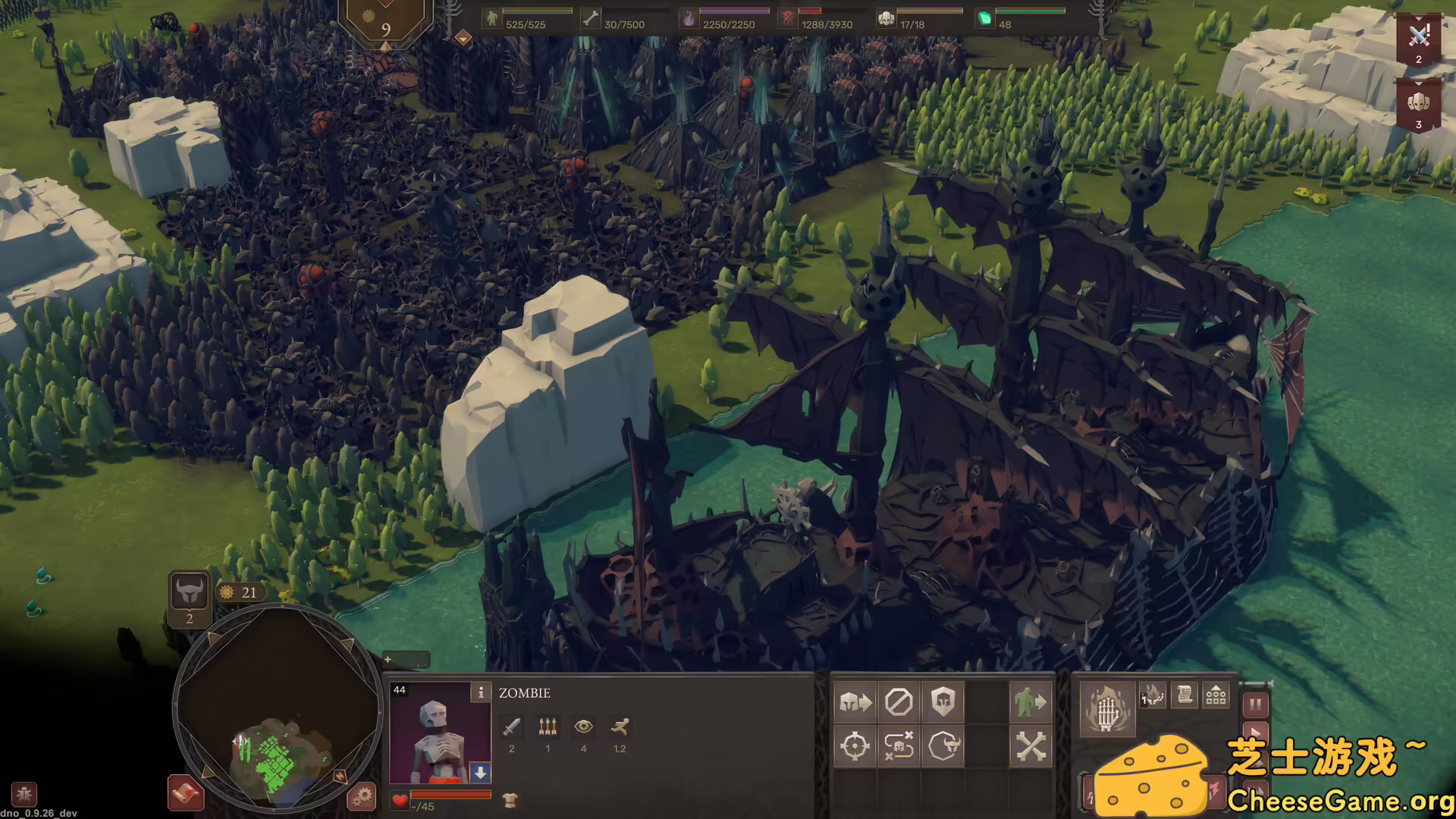Open the zombie info button

tap(480, 692)
